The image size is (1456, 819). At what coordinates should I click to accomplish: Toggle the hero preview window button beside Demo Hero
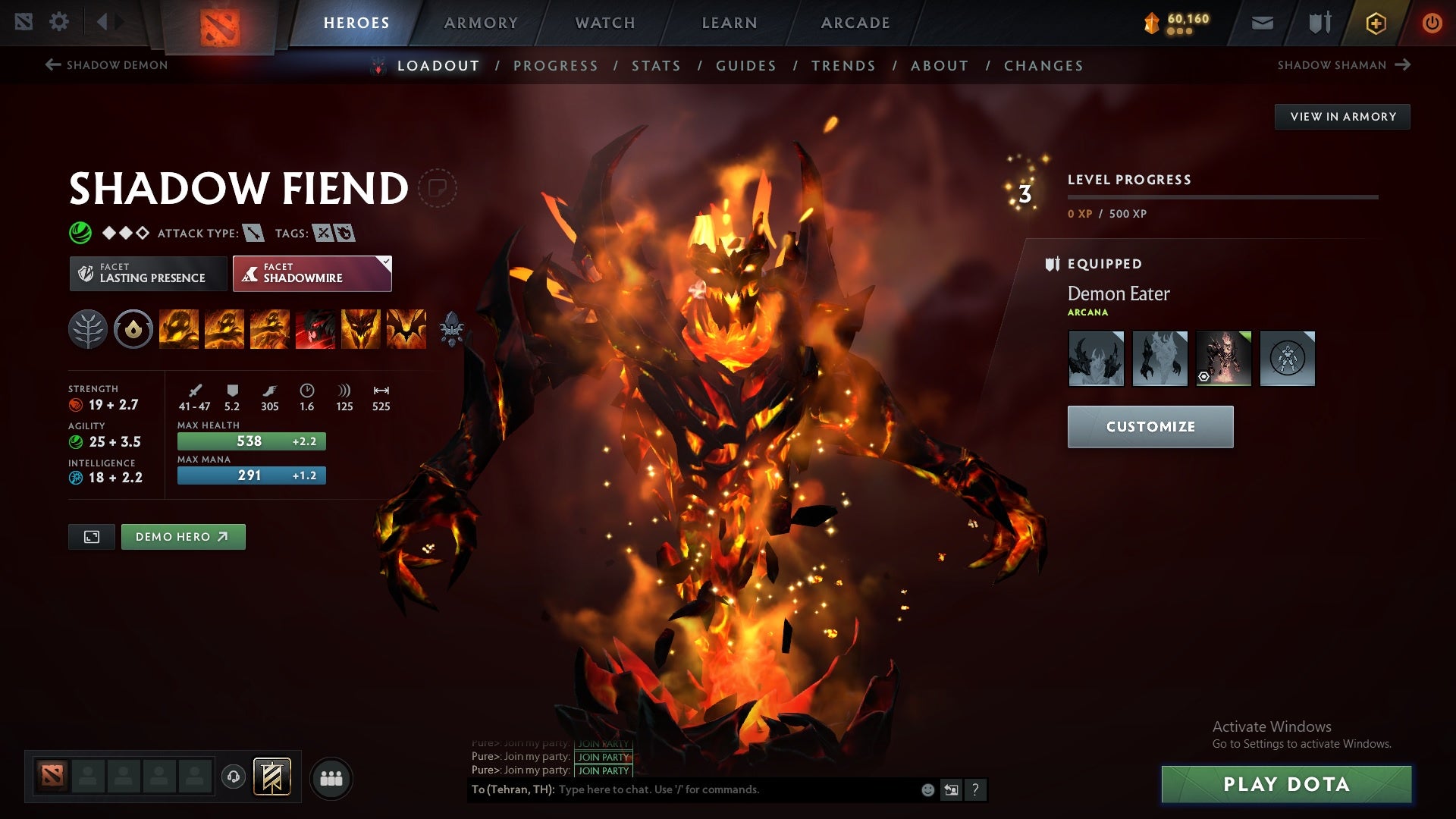tap(91, 536)
